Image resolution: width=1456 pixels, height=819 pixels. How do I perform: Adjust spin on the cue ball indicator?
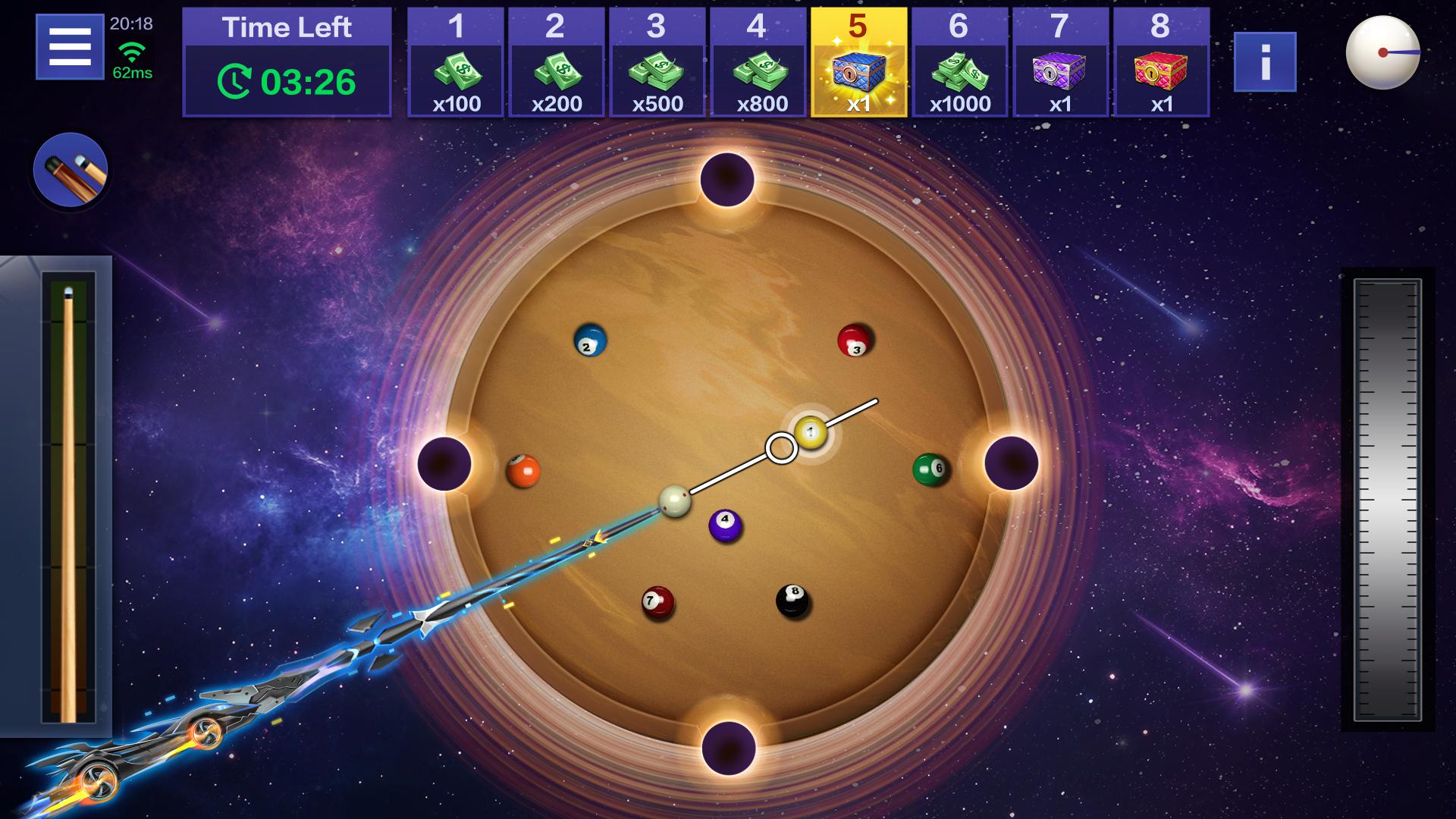pyautogui.click(x=1382, y=52)
